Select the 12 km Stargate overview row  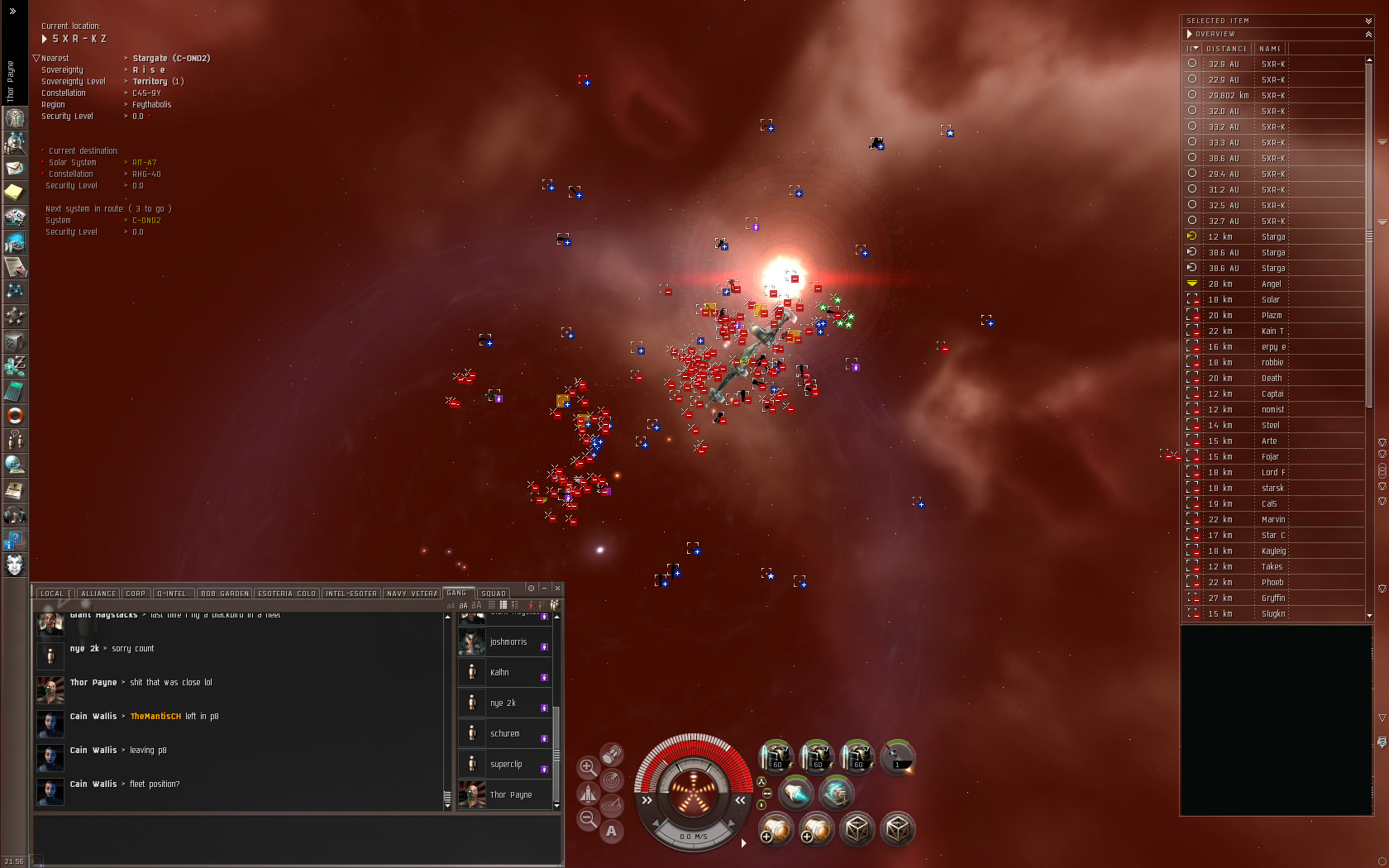click(x=1273, y=237)
